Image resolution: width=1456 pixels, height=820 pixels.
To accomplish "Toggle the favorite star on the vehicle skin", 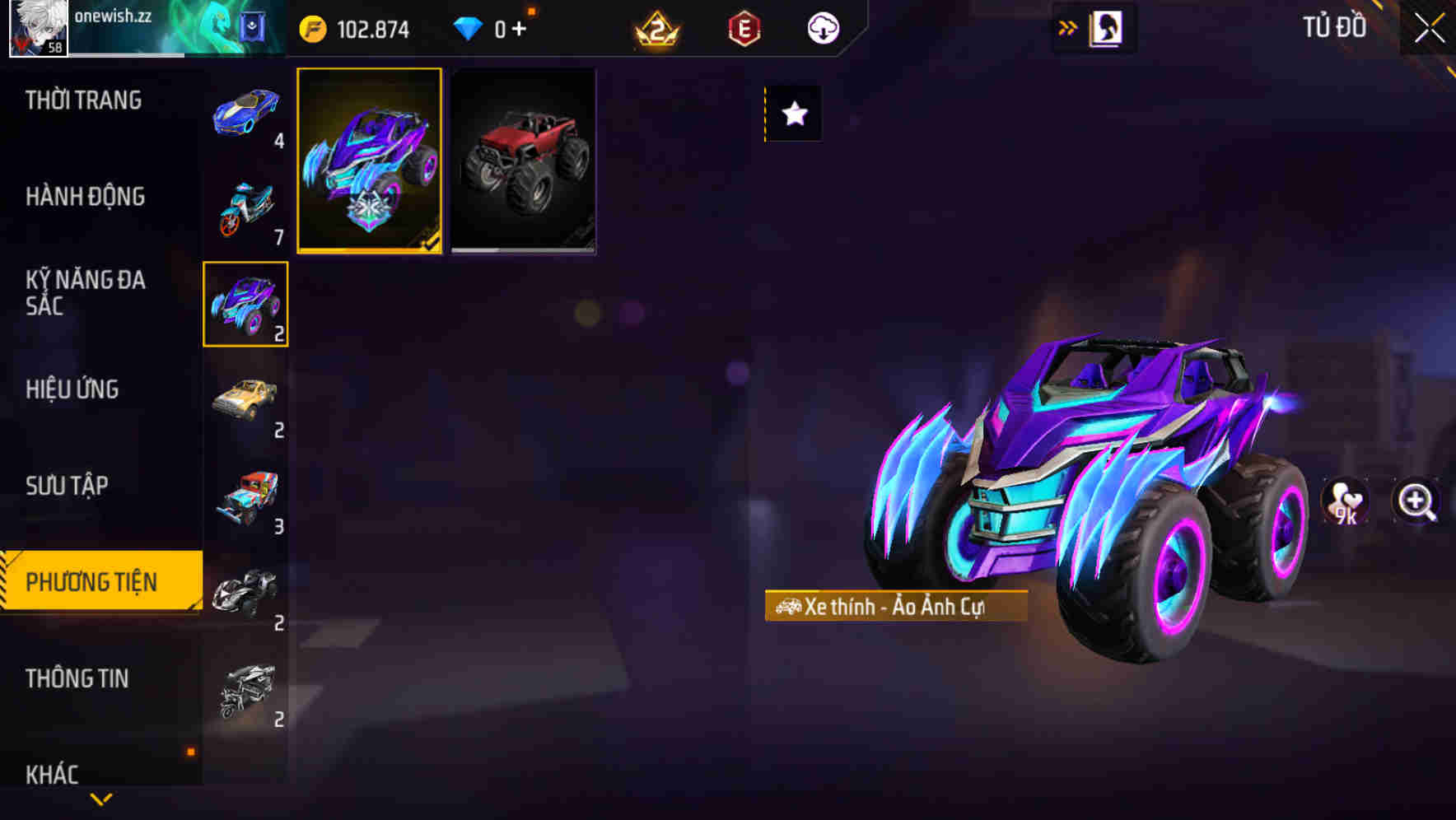I will (793, 114).
